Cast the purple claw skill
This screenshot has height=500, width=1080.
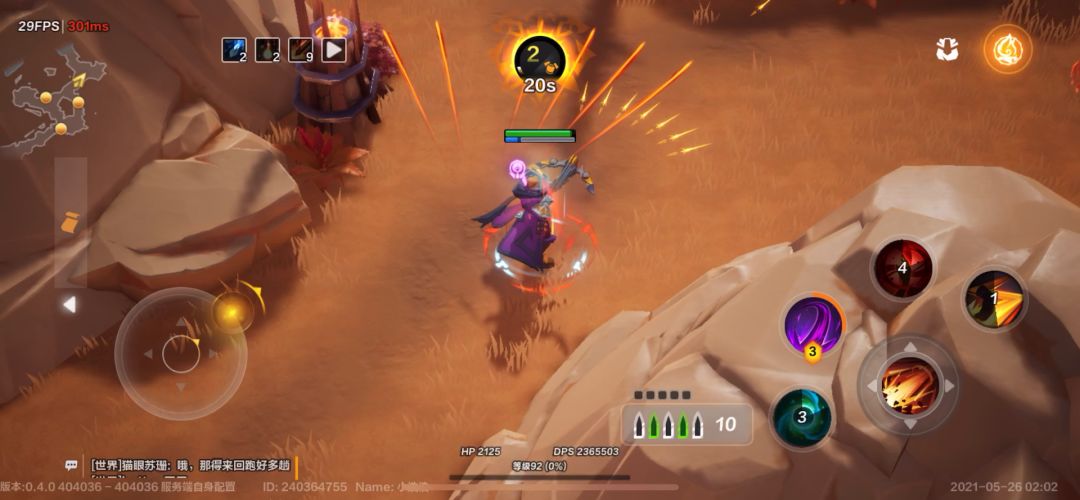[813, 326]
